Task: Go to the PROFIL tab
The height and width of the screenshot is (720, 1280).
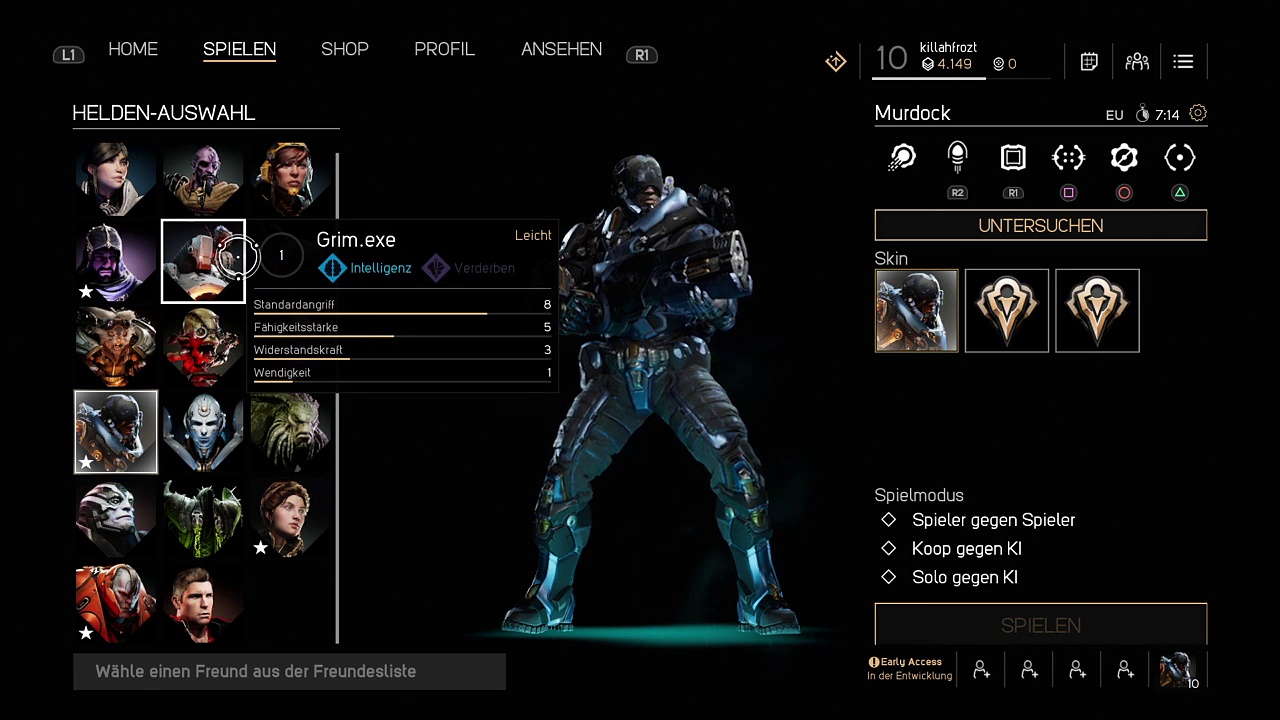Action: (x=444, y=49)
